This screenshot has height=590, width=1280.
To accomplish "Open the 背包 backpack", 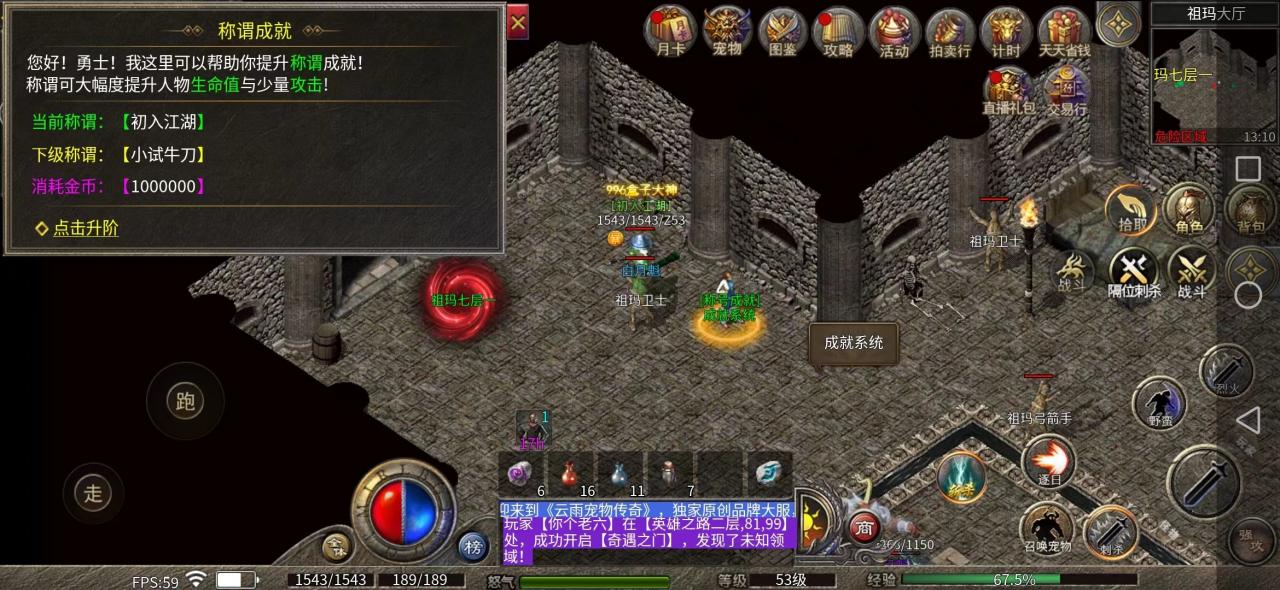I will (x=1249, y=209).
